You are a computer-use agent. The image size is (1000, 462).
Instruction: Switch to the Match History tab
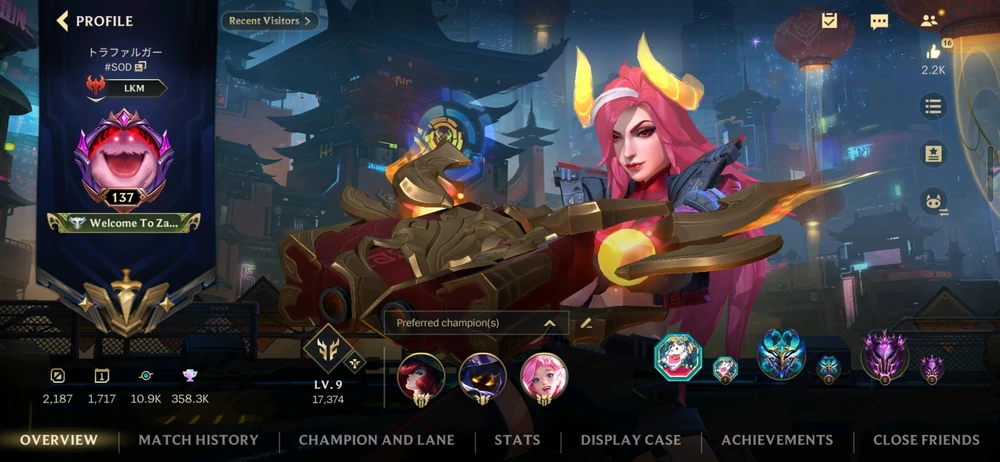click(198, 440)
